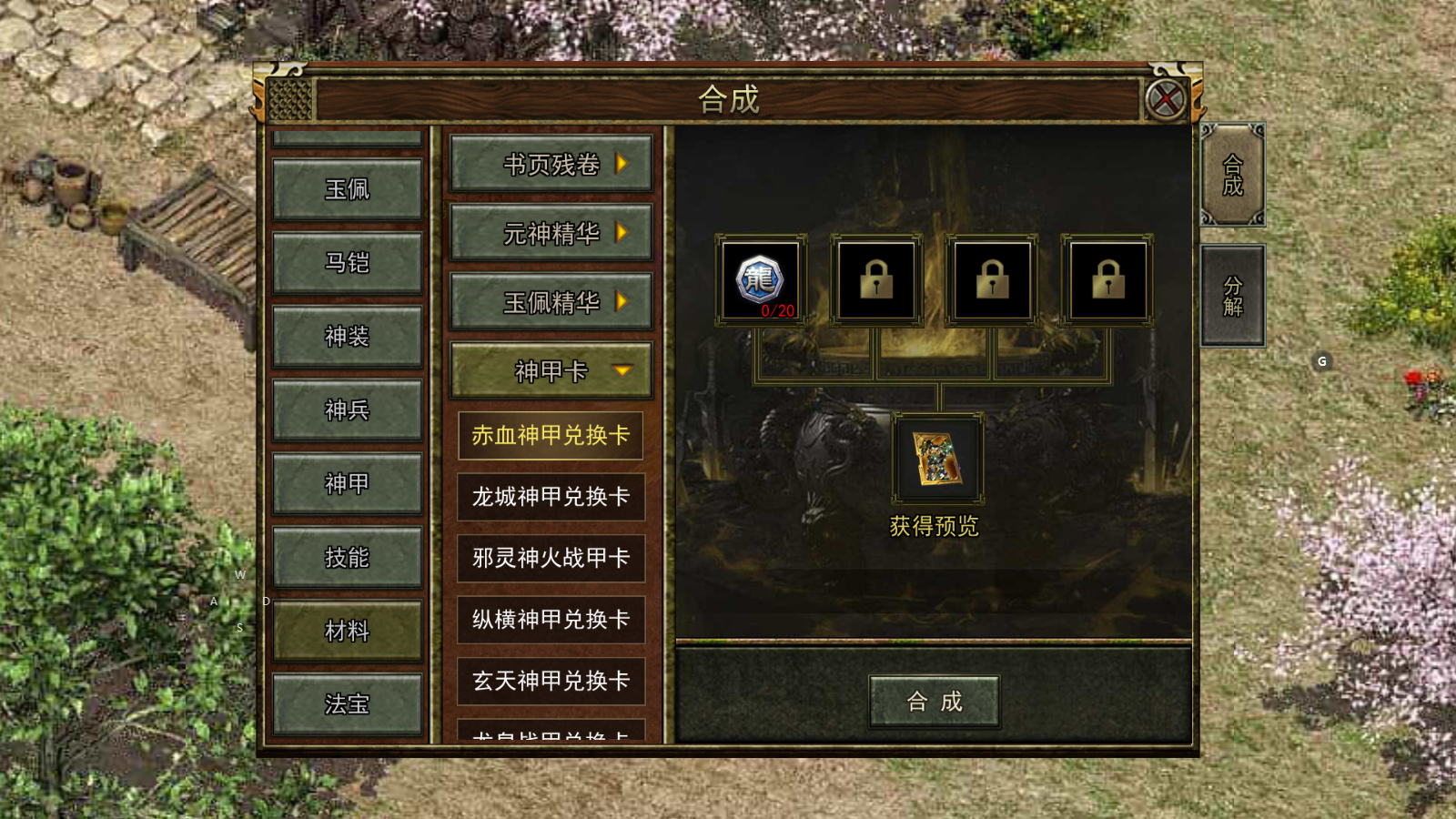1456x819 pixels.
Task: Collapse the 神甲卡 submenu
Action: pyautogui.click(x=551, y=371)
